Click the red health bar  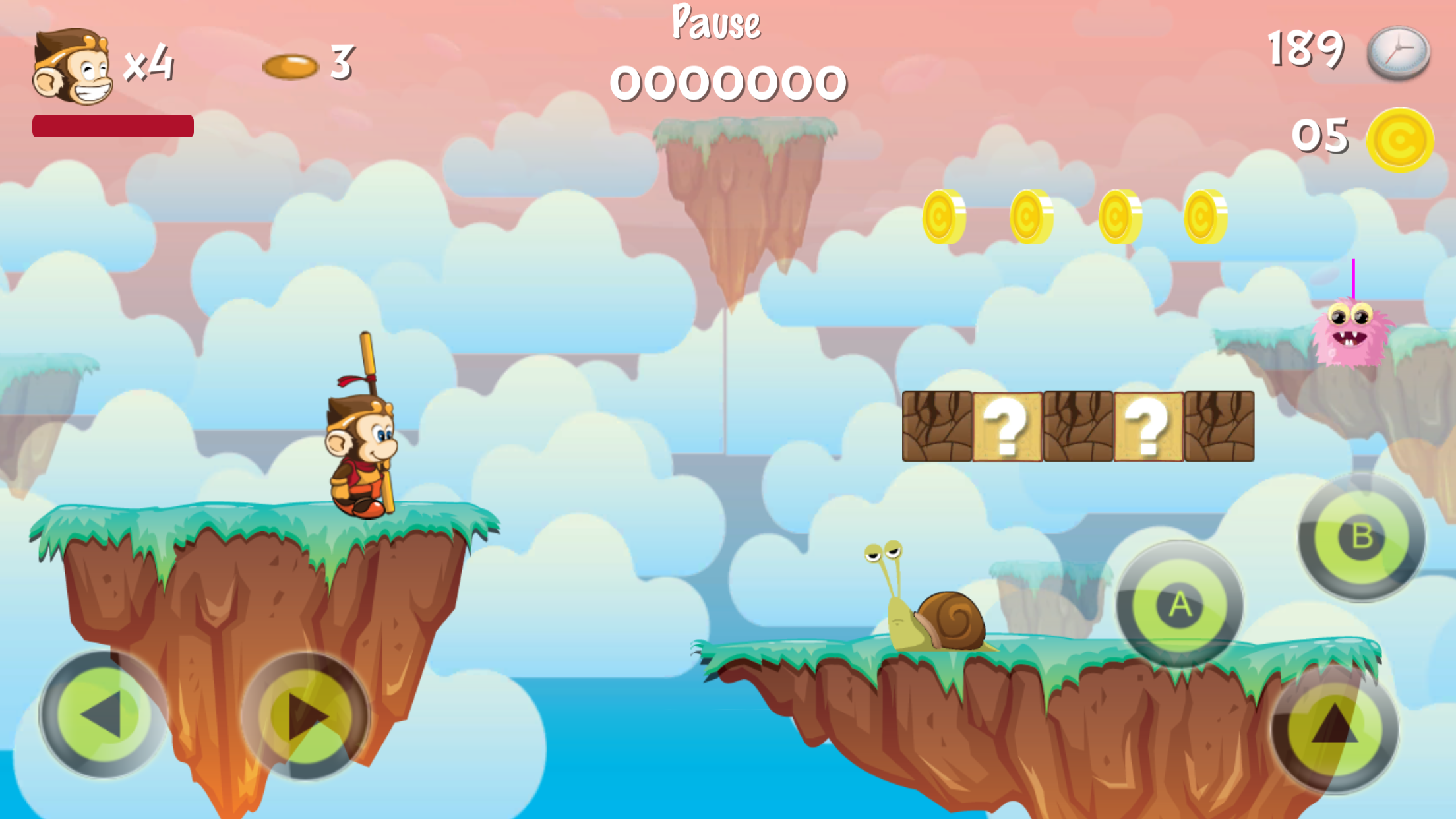click(x=113, y=124)
